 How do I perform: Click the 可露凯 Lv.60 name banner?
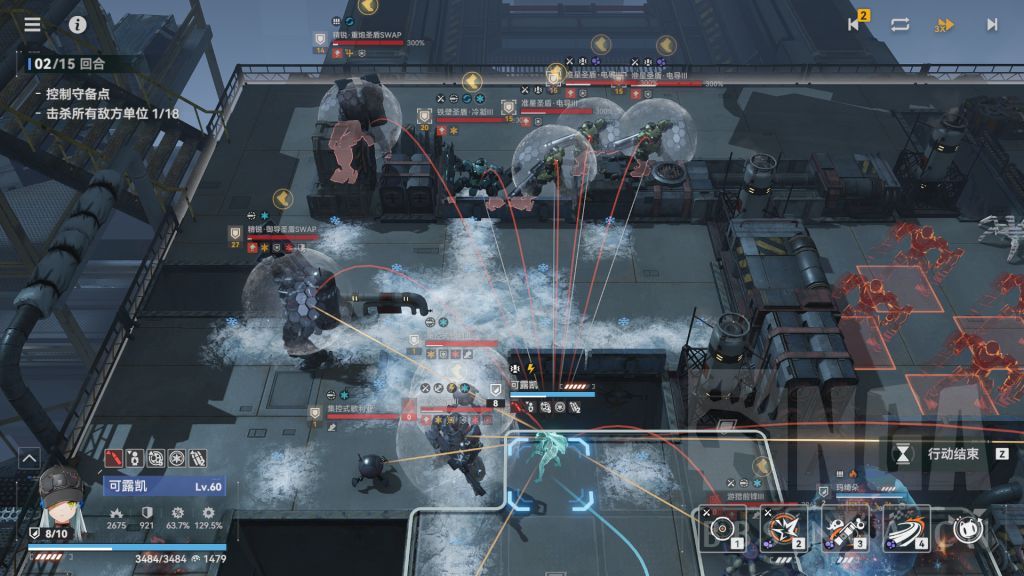(x=164, y=486)
